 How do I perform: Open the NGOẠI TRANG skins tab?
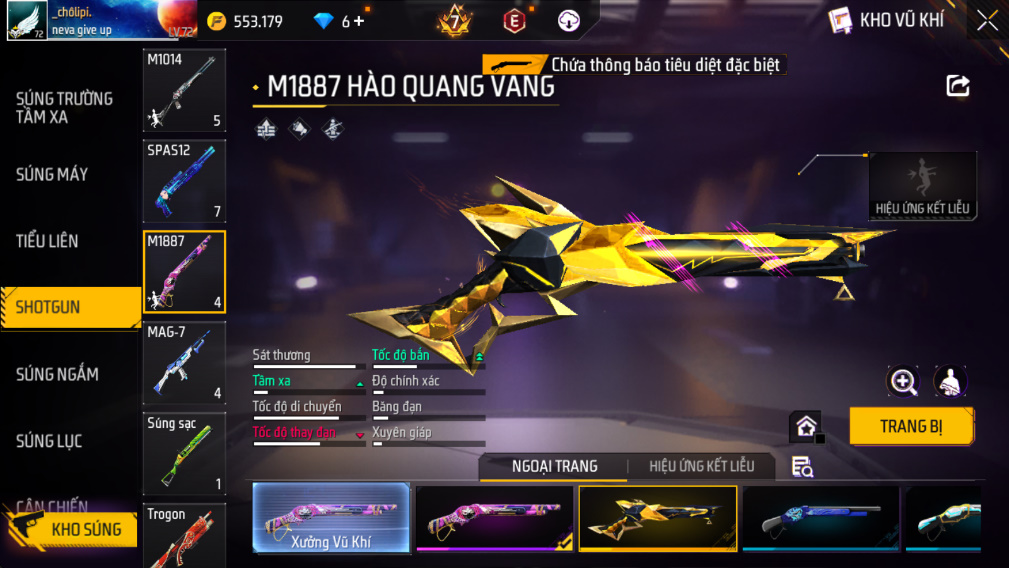554,466
